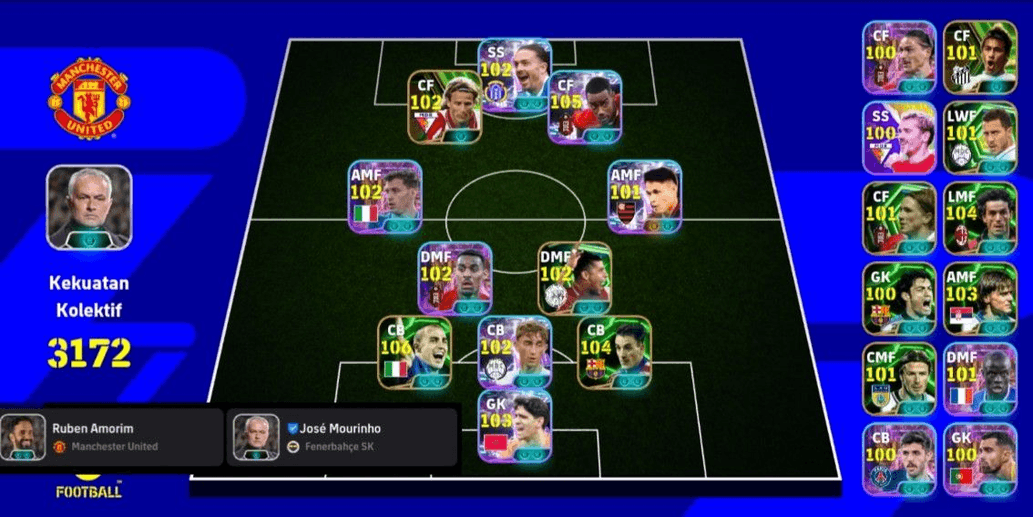
Task: Open the manager portrait above Kekuatan Kolektif
Action: click(x=89, y=207)
